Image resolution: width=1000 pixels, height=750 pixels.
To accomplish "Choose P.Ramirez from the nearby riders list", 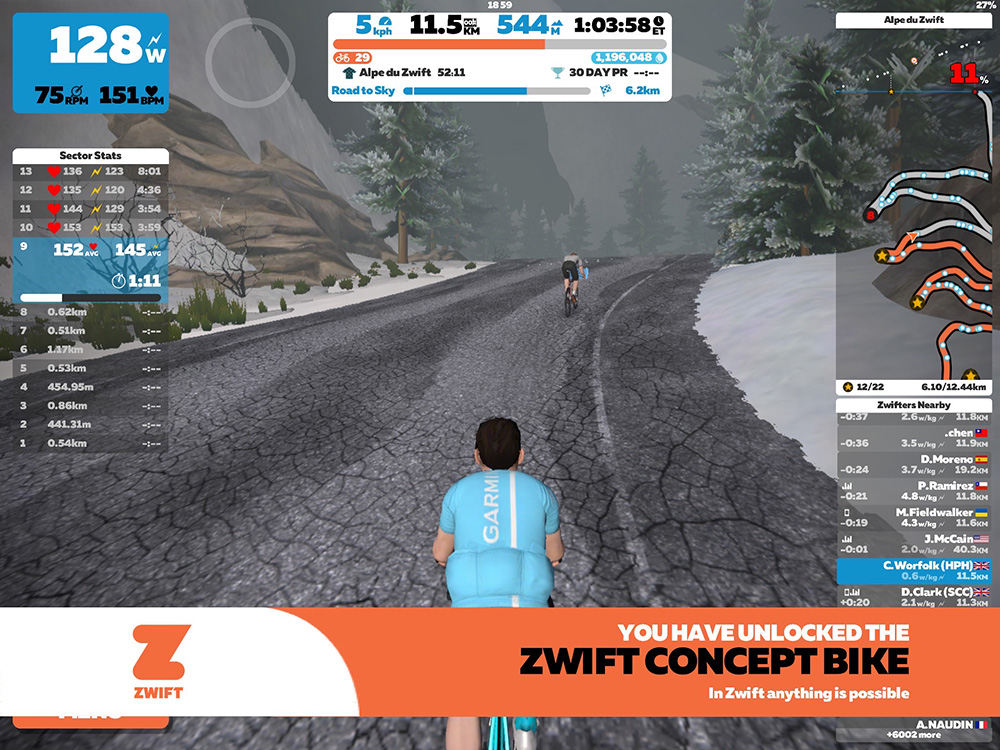I will [913, 491].
